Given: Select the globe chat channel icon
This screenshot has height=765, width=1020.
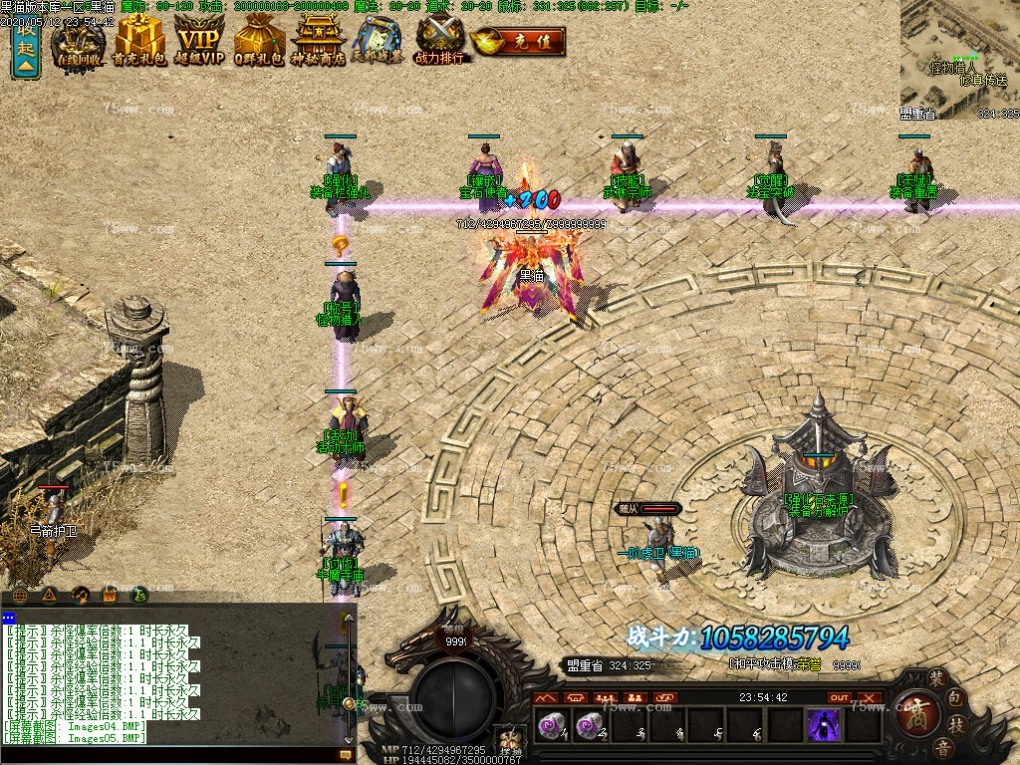Looking at the screenshot, I should pos(19,594).
